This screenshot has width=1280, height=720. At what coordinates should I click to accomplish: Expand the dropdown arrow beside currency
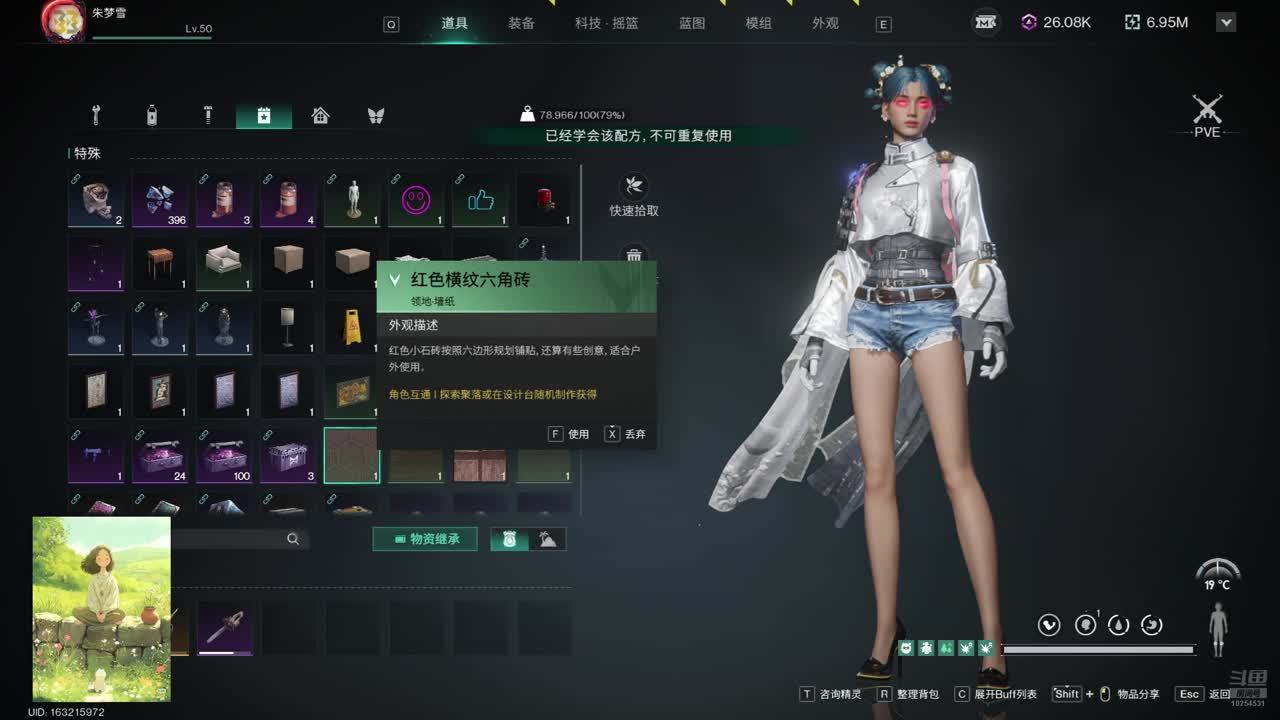click(1227, 22)
